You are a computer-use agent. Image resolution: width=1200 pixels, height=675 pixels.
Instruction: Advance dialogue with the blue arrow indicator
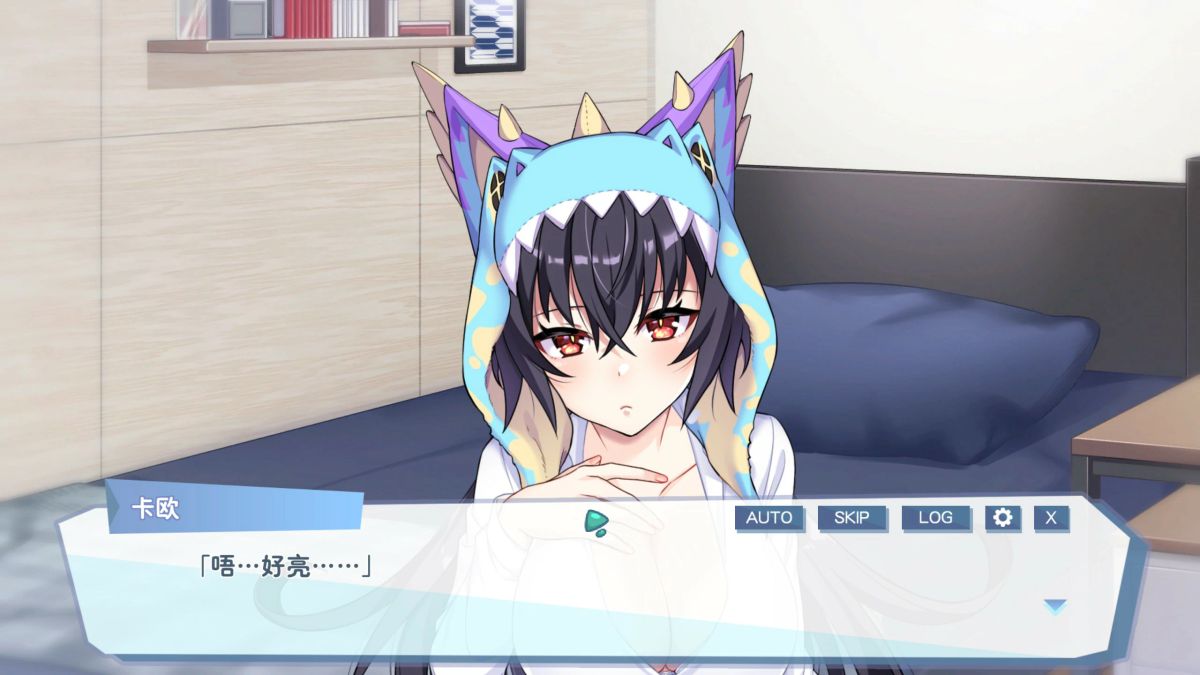pyautogui.click(x=1055, y=605)
